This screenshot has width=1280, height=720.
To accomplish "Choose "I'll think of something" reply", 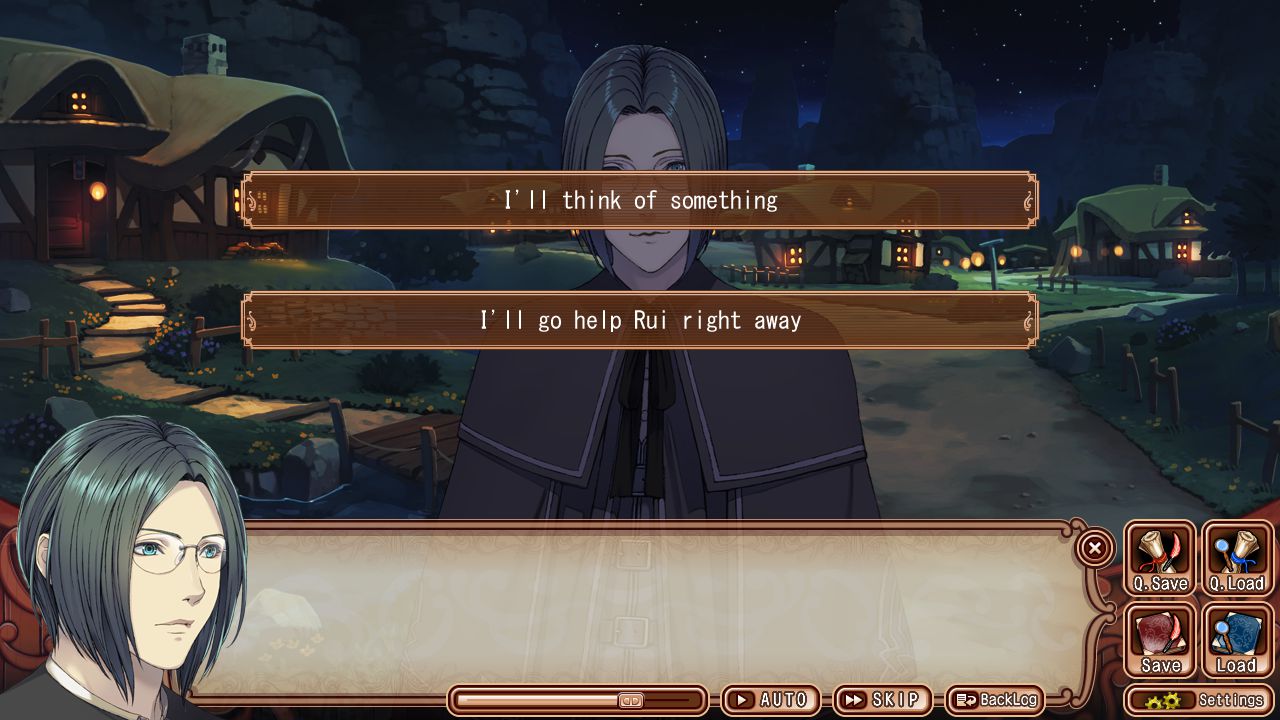I will [640, 200].
